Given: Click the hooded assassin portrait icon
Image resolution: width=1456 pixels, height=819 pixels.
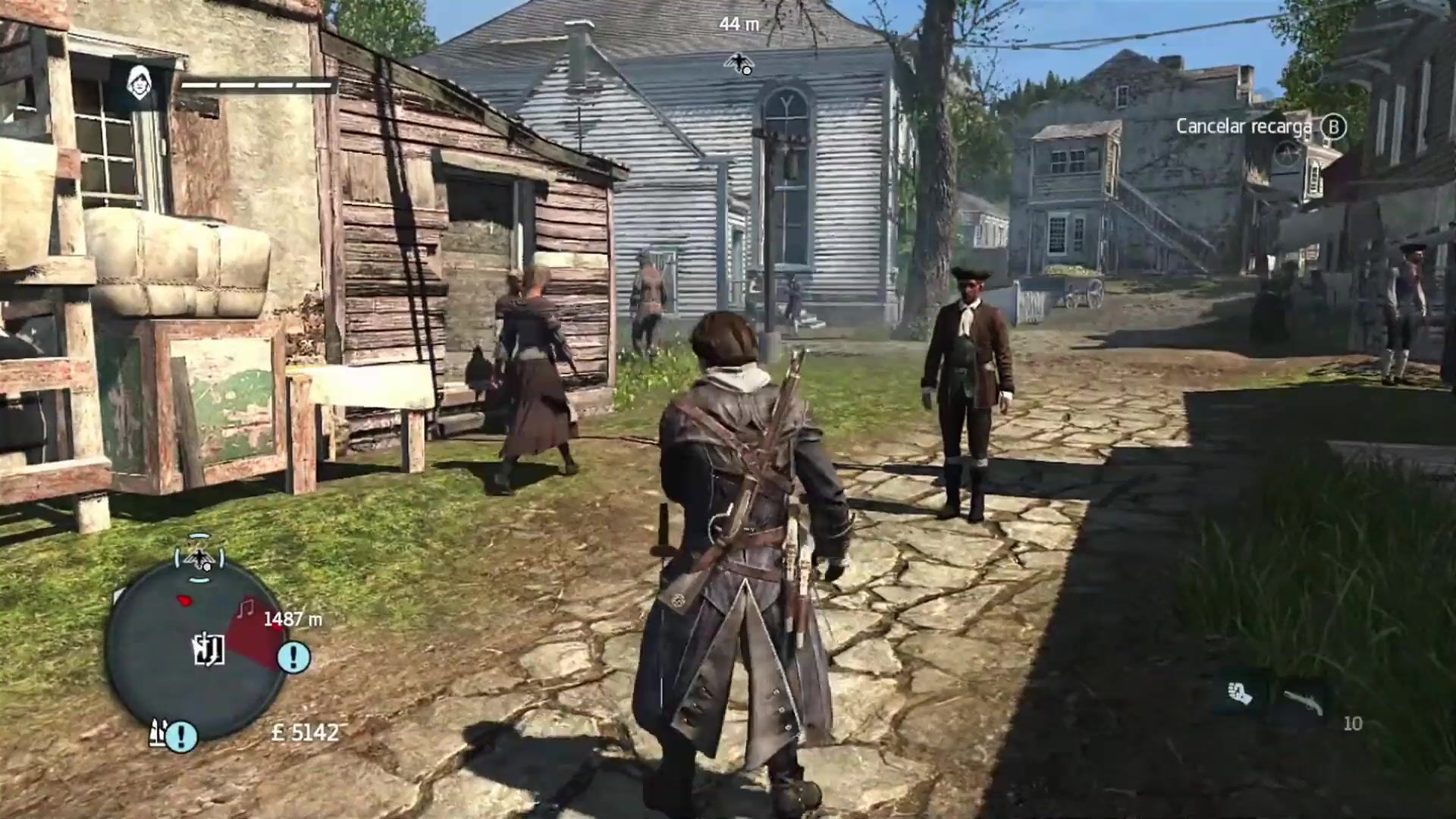Looking at the screenshot, I should 139,84.
